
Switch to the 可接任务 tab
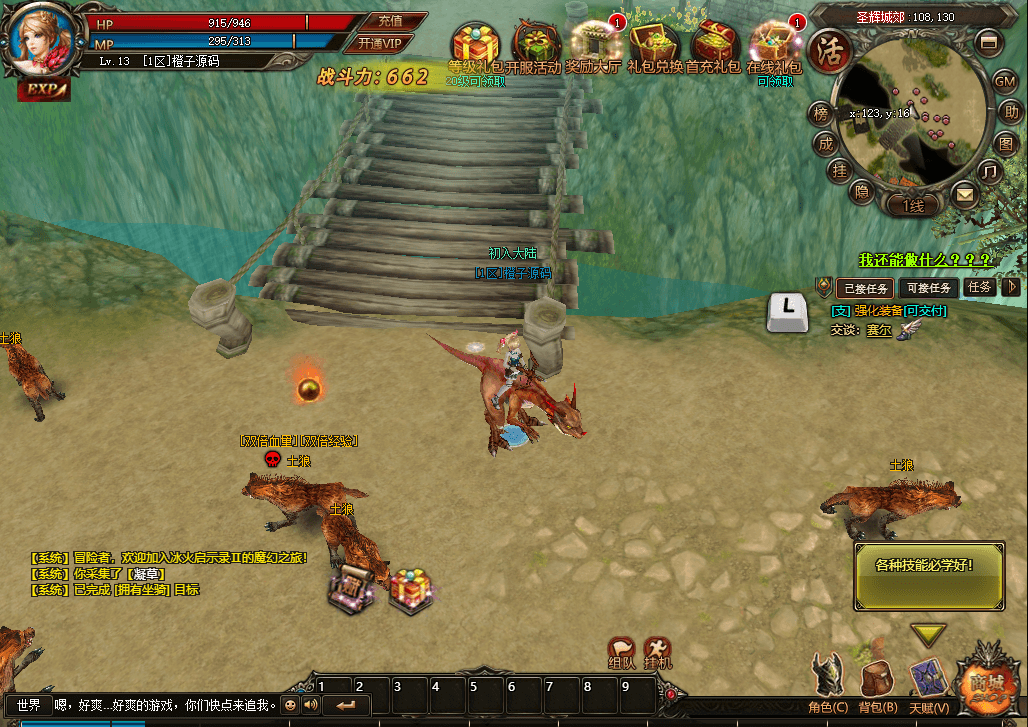tap(927, 288)
